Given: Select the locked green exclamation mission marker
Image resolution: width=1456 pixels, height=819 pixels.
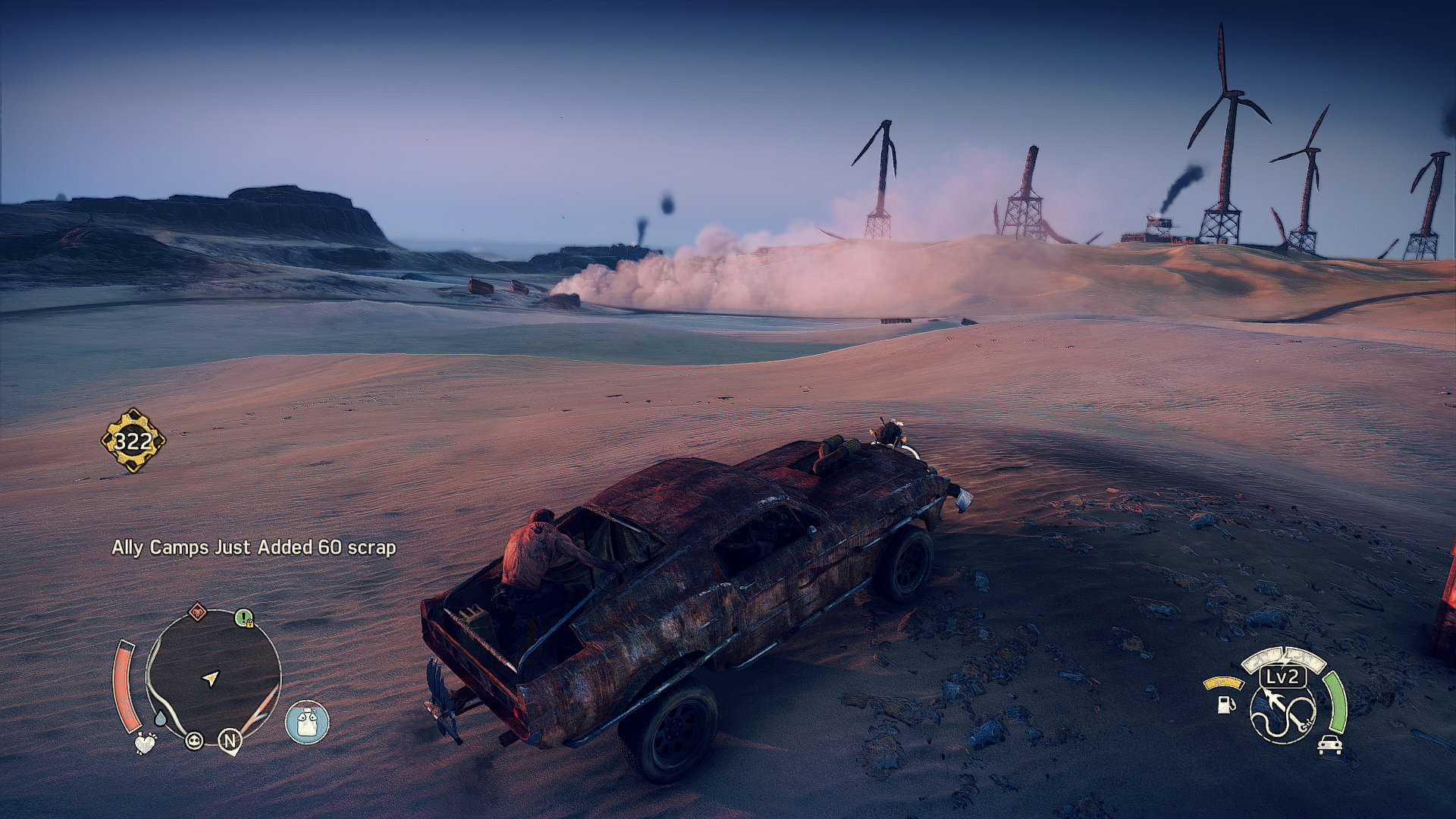Looking at the screenshot, I should [243, 618].
